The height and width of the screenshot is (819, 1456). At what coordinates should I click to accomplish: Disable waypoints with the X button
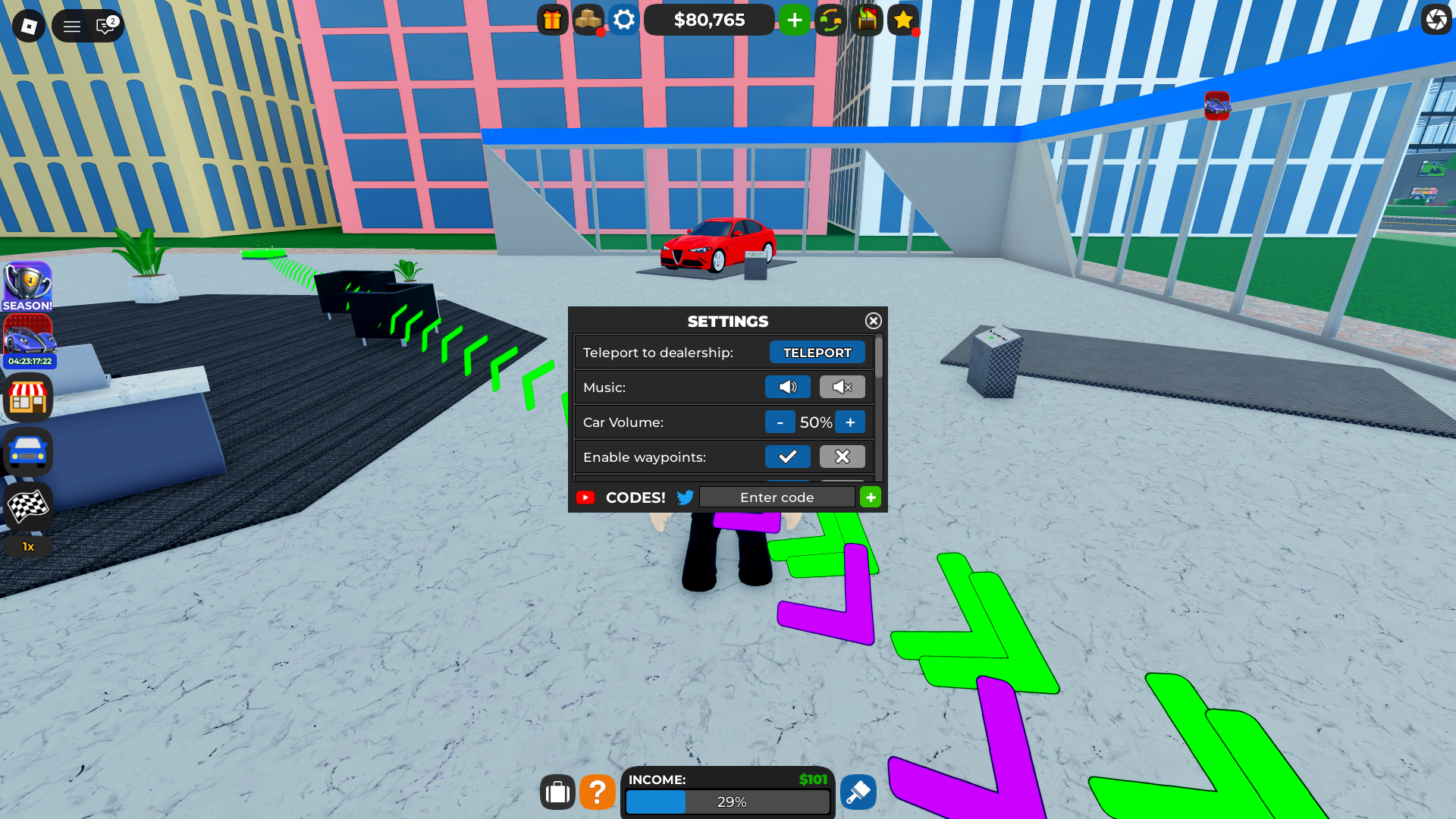pos(842,457)
